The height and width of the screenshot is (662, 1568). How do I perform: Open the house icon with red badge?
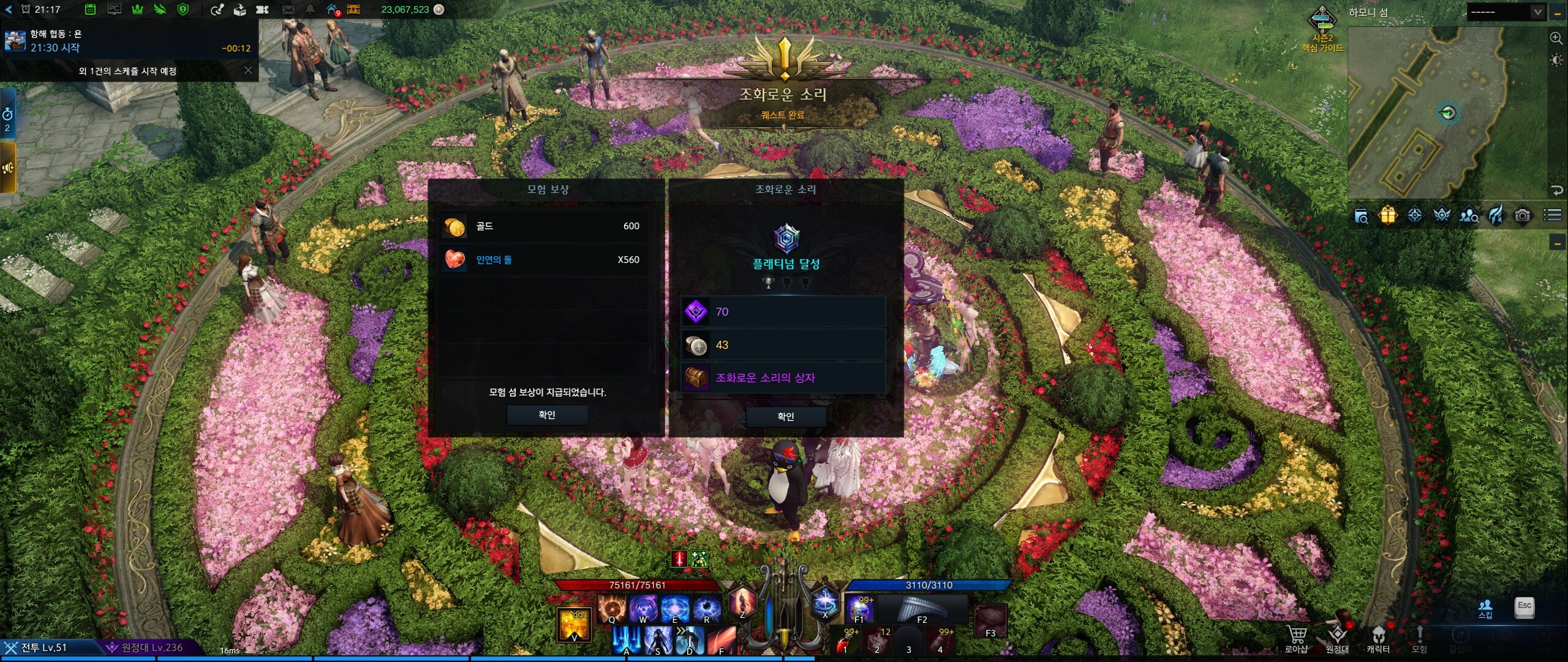332,9
